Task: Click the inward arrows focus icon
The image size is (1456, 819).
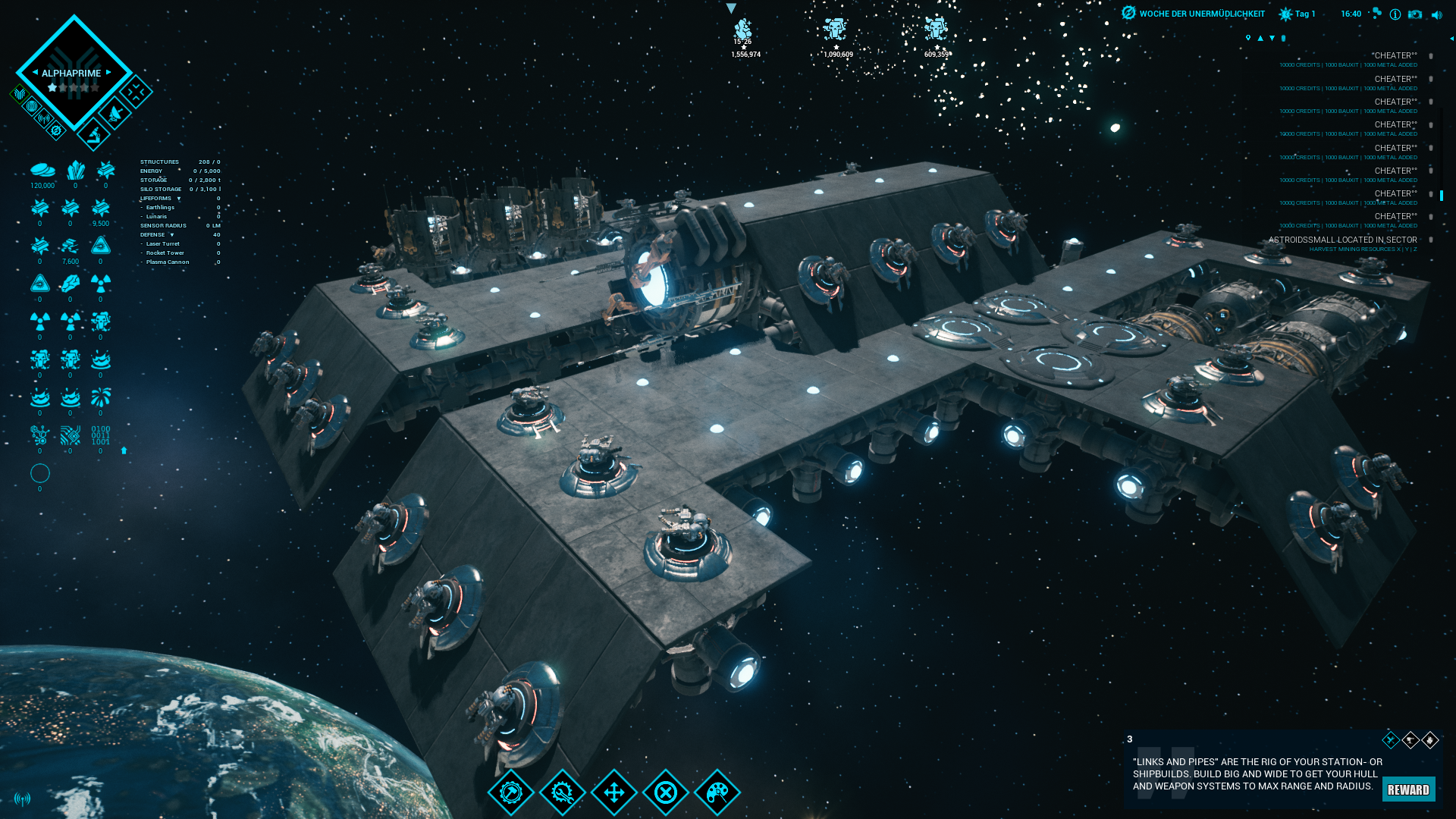Action: click(136, 93)
